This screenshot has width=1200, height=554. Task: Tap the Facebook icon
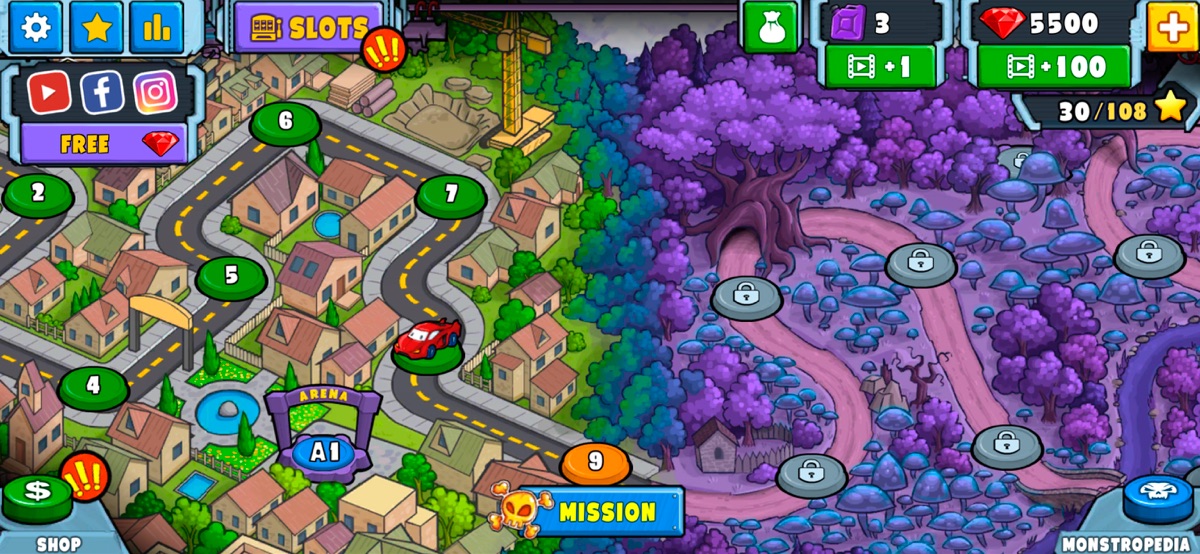pos(102,93)
